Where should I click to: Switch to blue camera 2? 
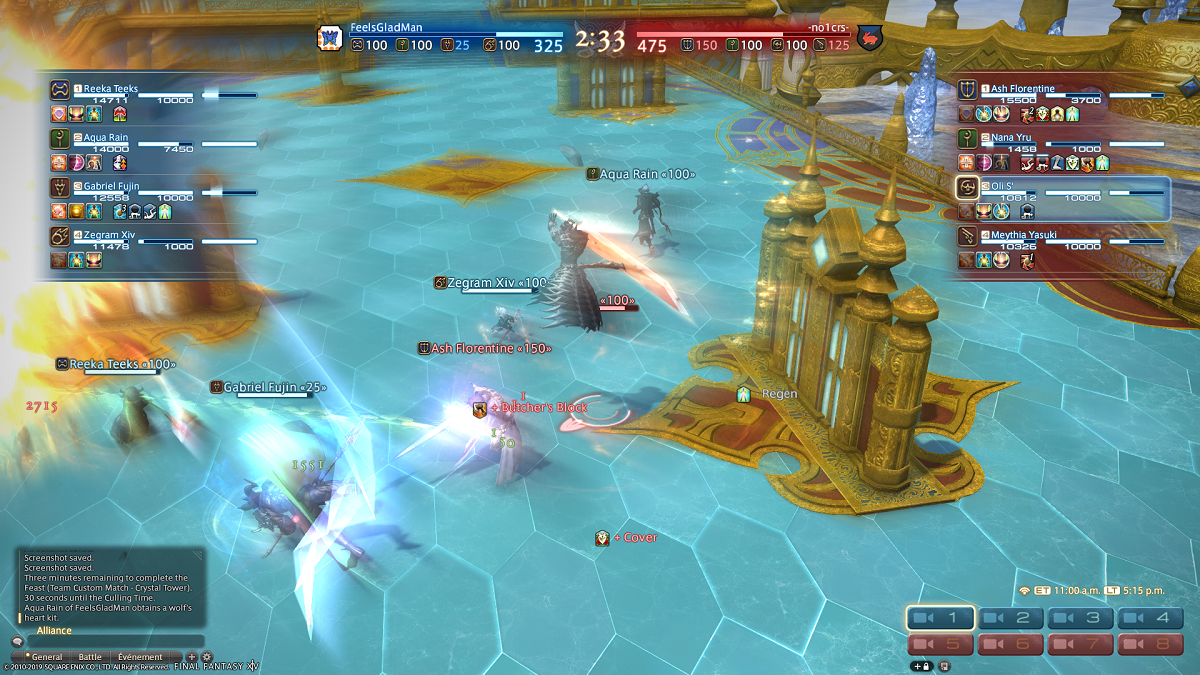(1011, 618)
